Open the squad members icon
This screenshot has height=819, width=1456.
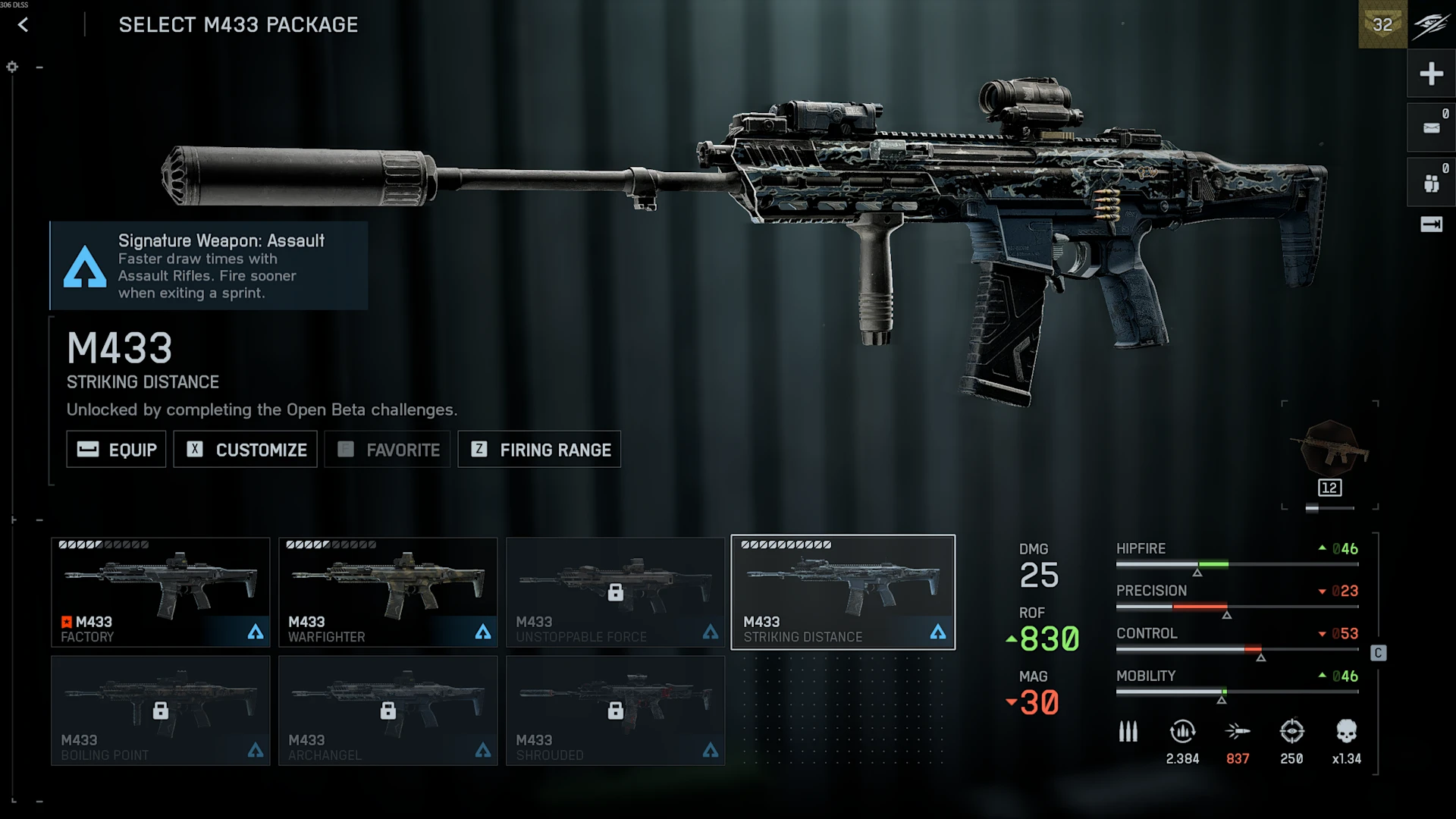coord(1431,183)
